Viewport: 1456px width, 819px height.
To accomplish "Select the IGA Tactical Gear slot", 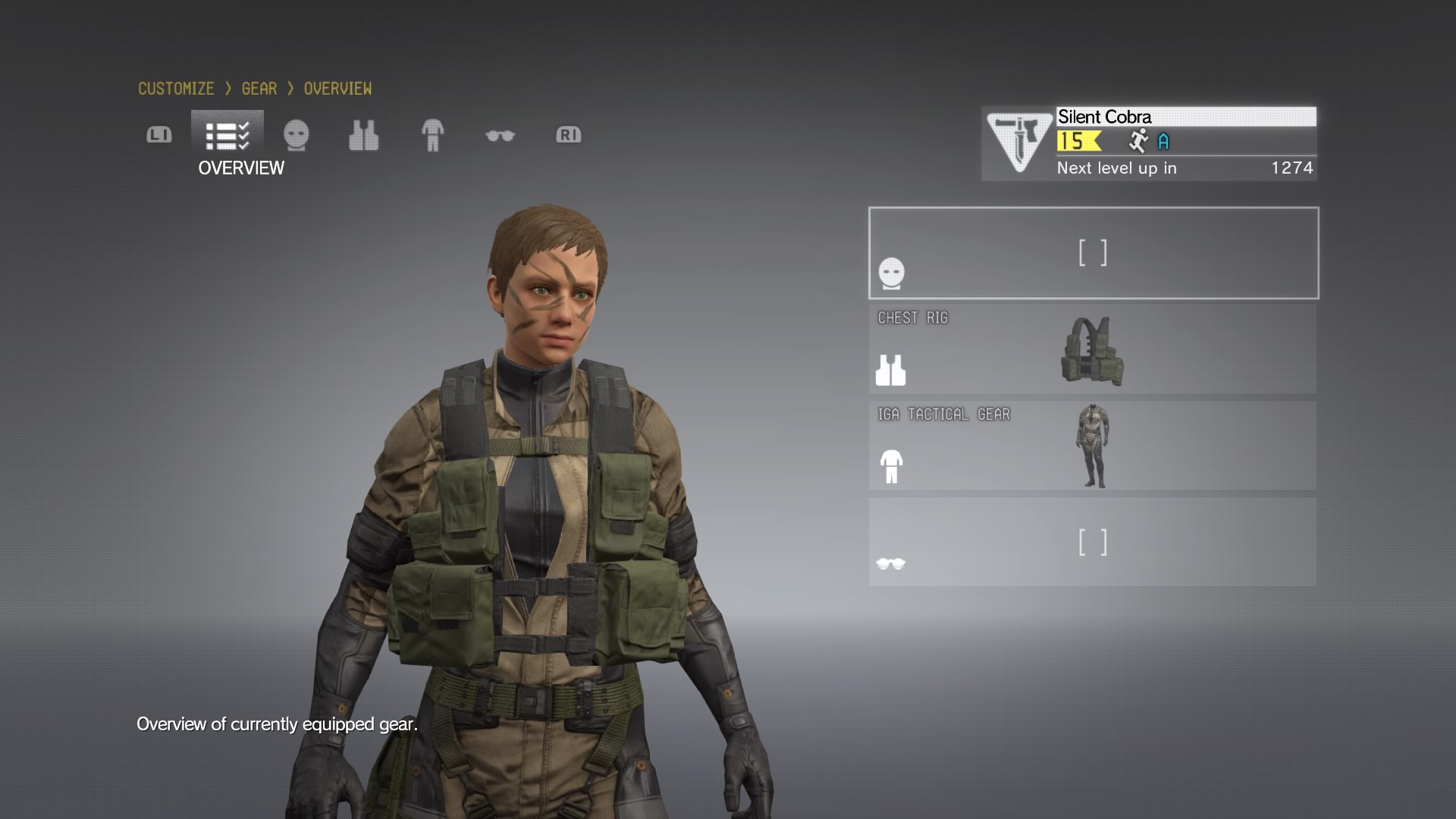I will point(1093,446).
